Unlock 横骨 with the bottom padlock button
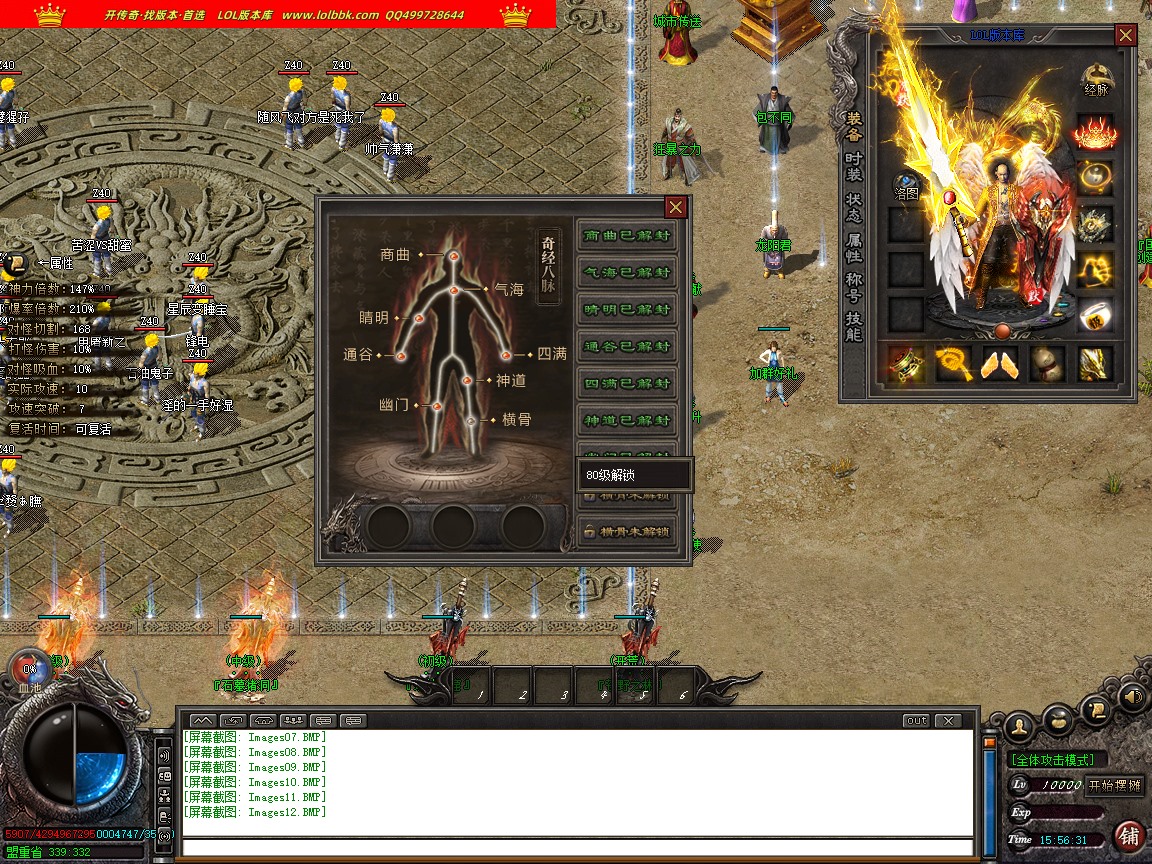Screen dimensions: 1152x864 point(627,531)
